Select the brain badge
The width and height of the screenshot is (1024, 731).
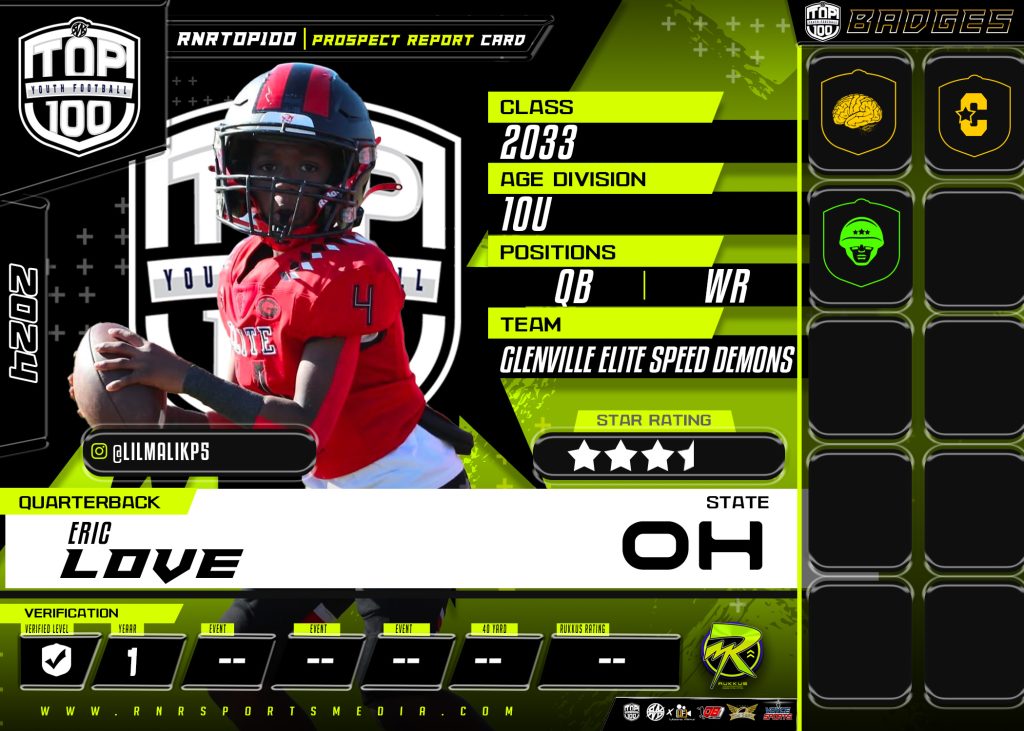[857, 111]
